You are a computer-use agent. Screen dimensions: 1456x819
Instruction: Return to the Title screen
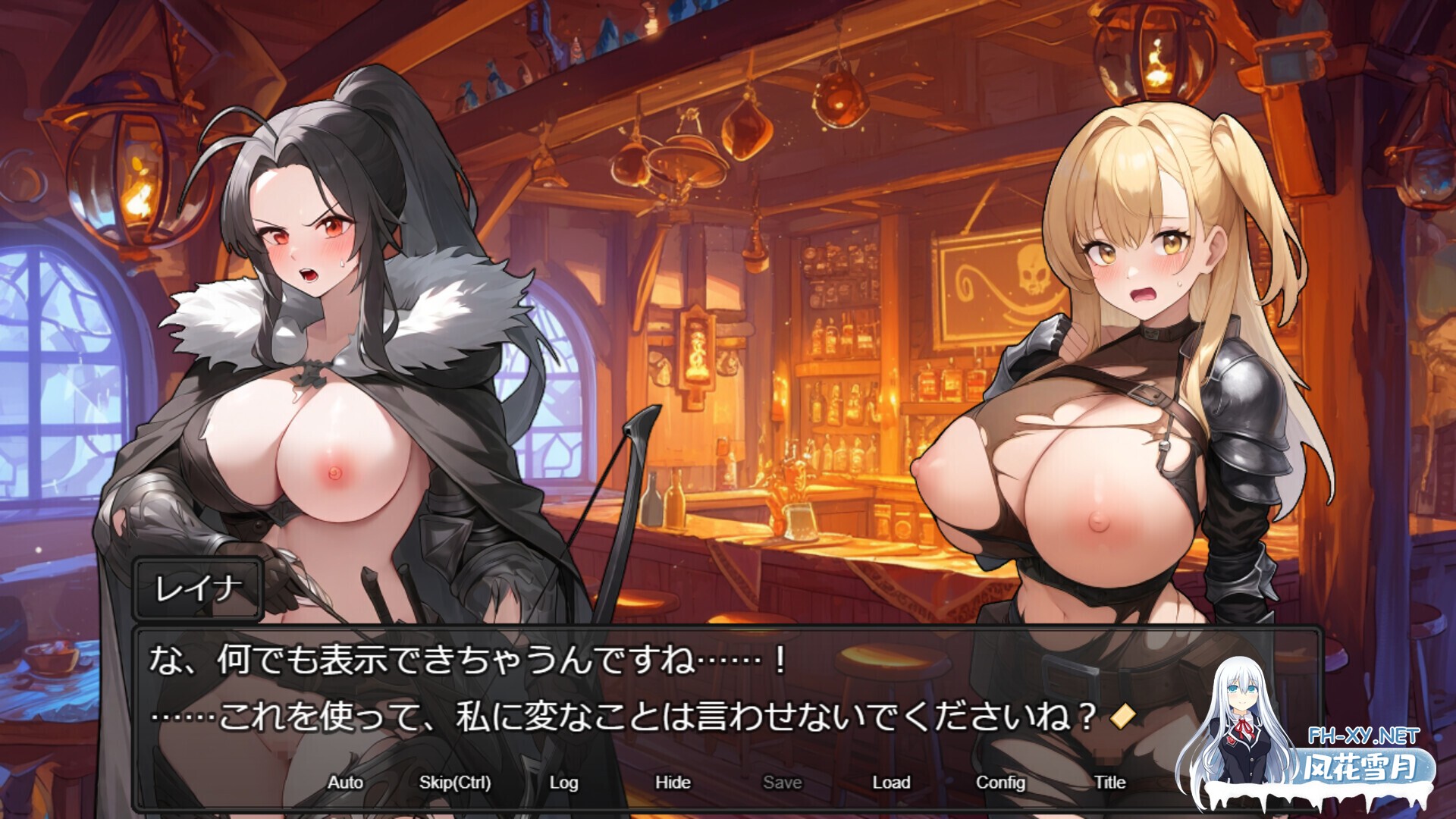coord(1110,783)
